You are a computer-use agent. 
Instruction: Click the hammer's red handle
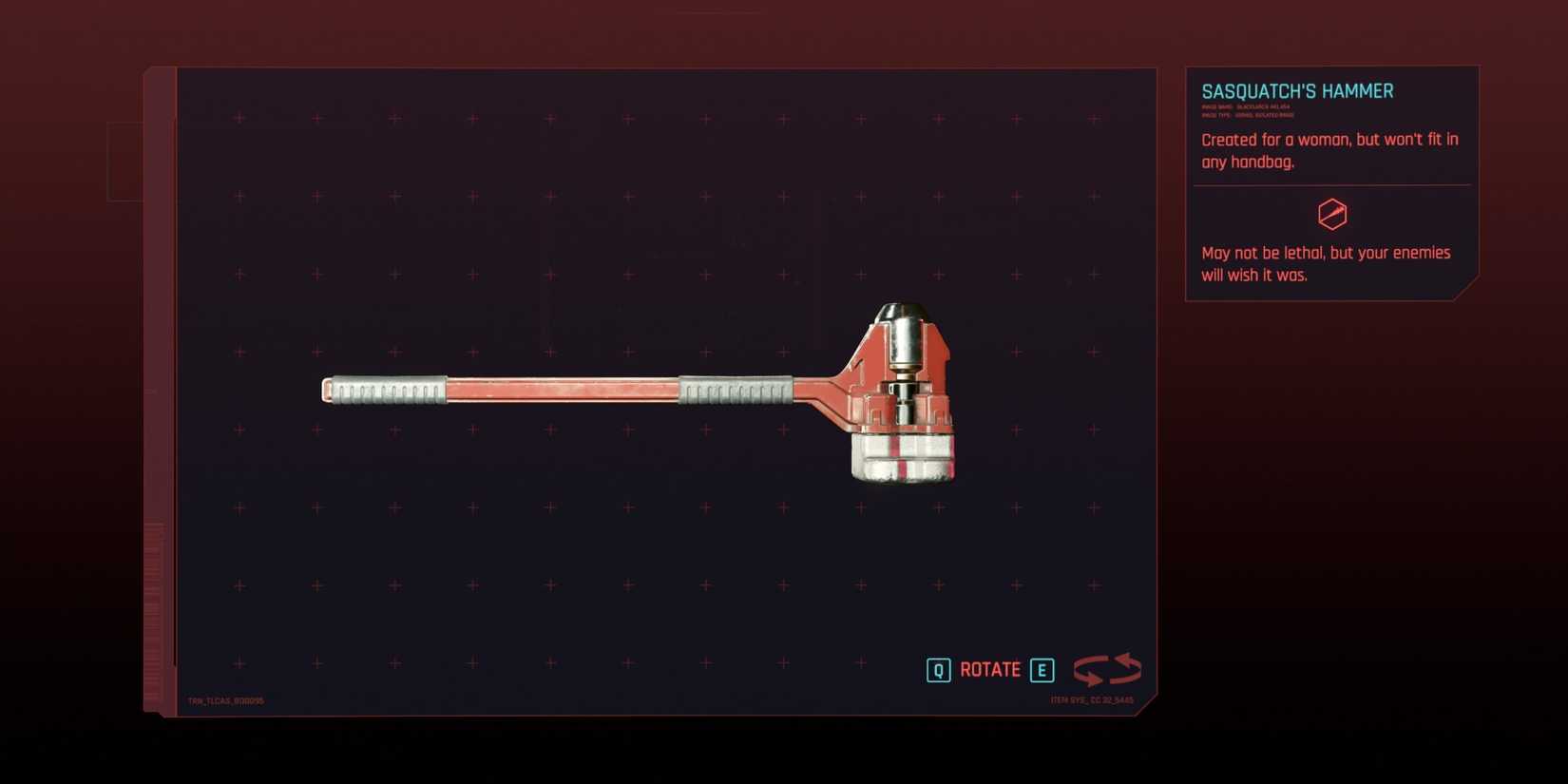pyautogui.click(x=561, y=390)
